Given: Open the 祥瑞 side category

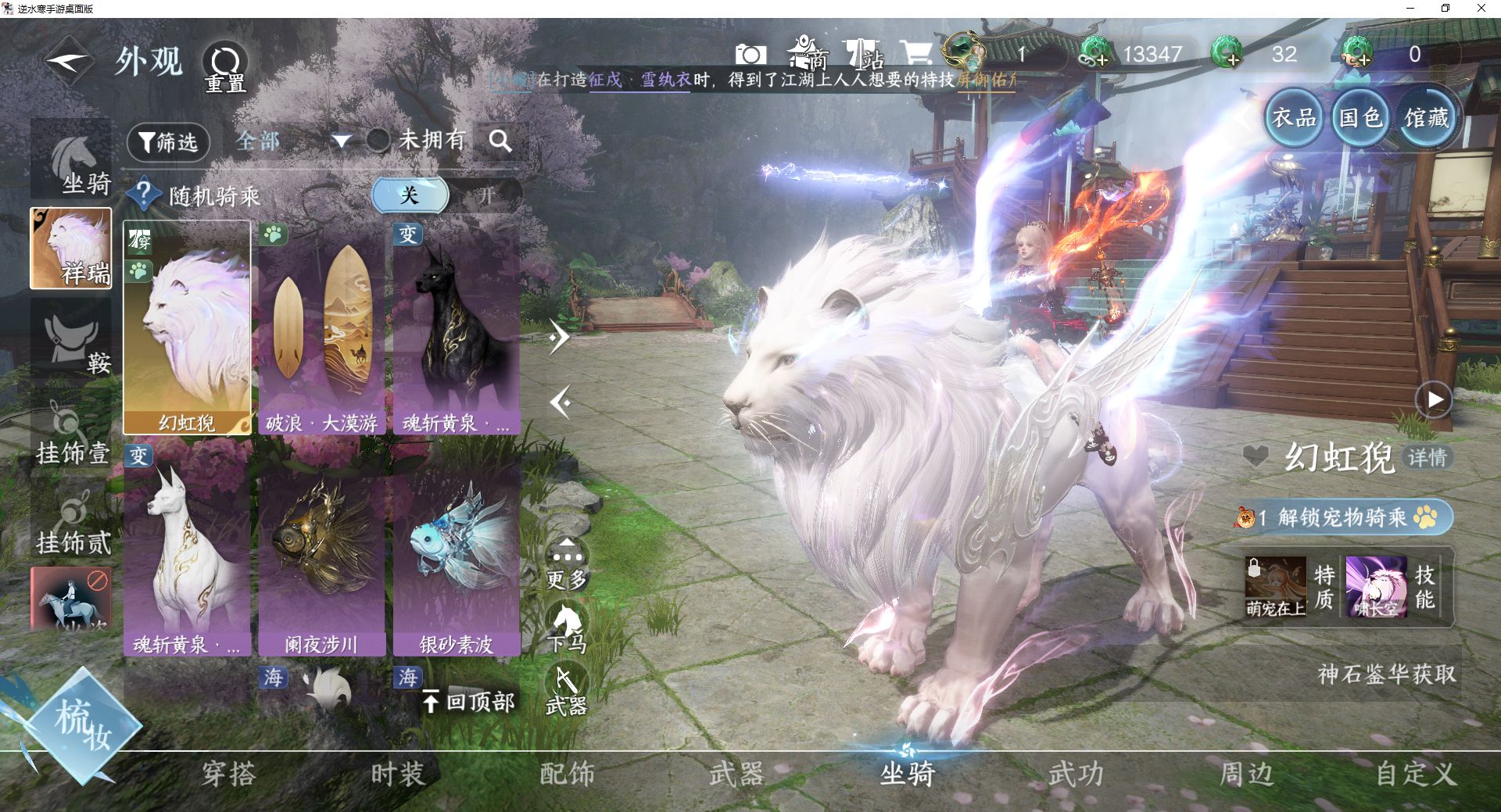Looking at the screenshot, I should tap(71, 249).
